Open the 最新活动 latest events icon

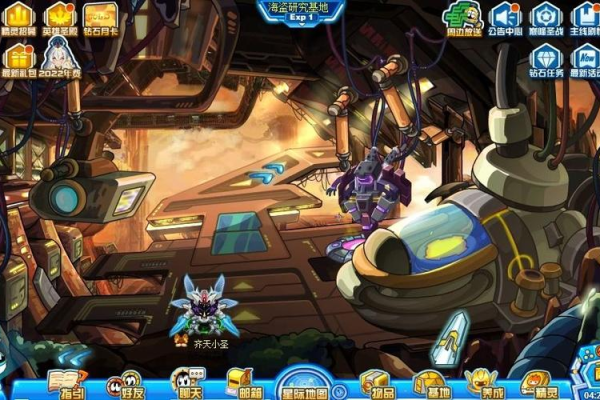[x=585, y=58]
